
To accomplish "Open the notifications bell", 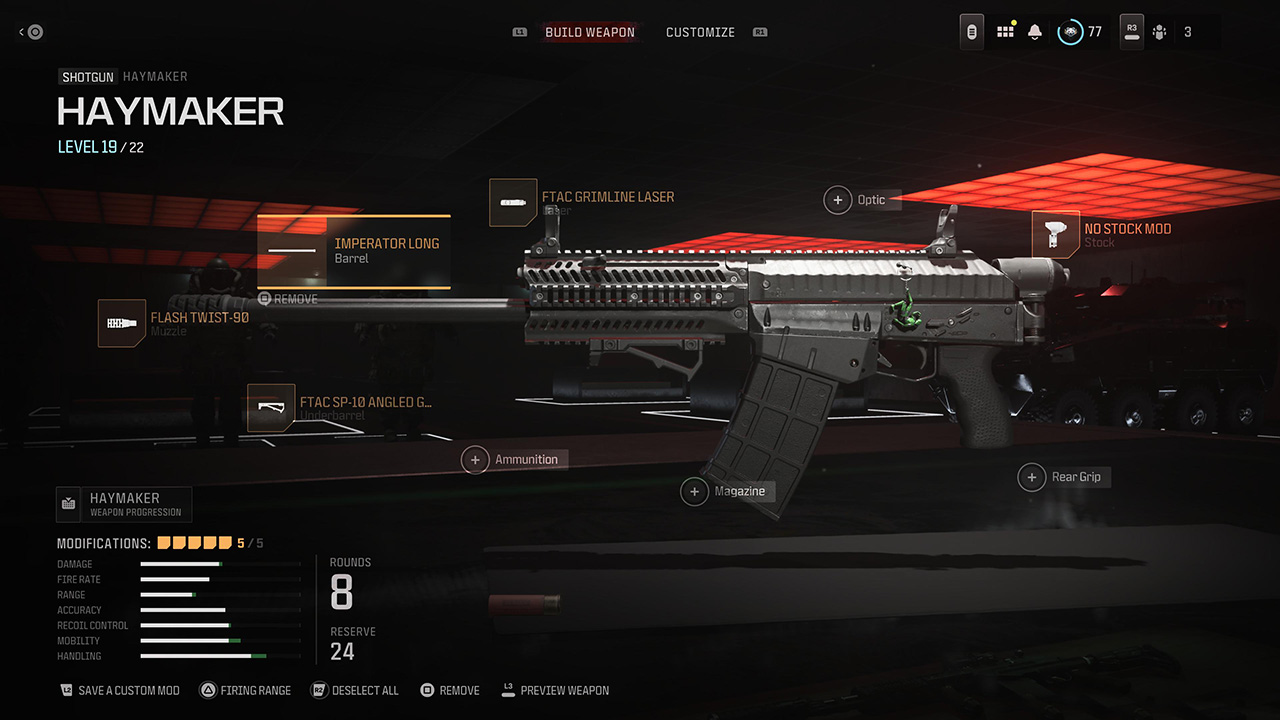I will 1035,32.
